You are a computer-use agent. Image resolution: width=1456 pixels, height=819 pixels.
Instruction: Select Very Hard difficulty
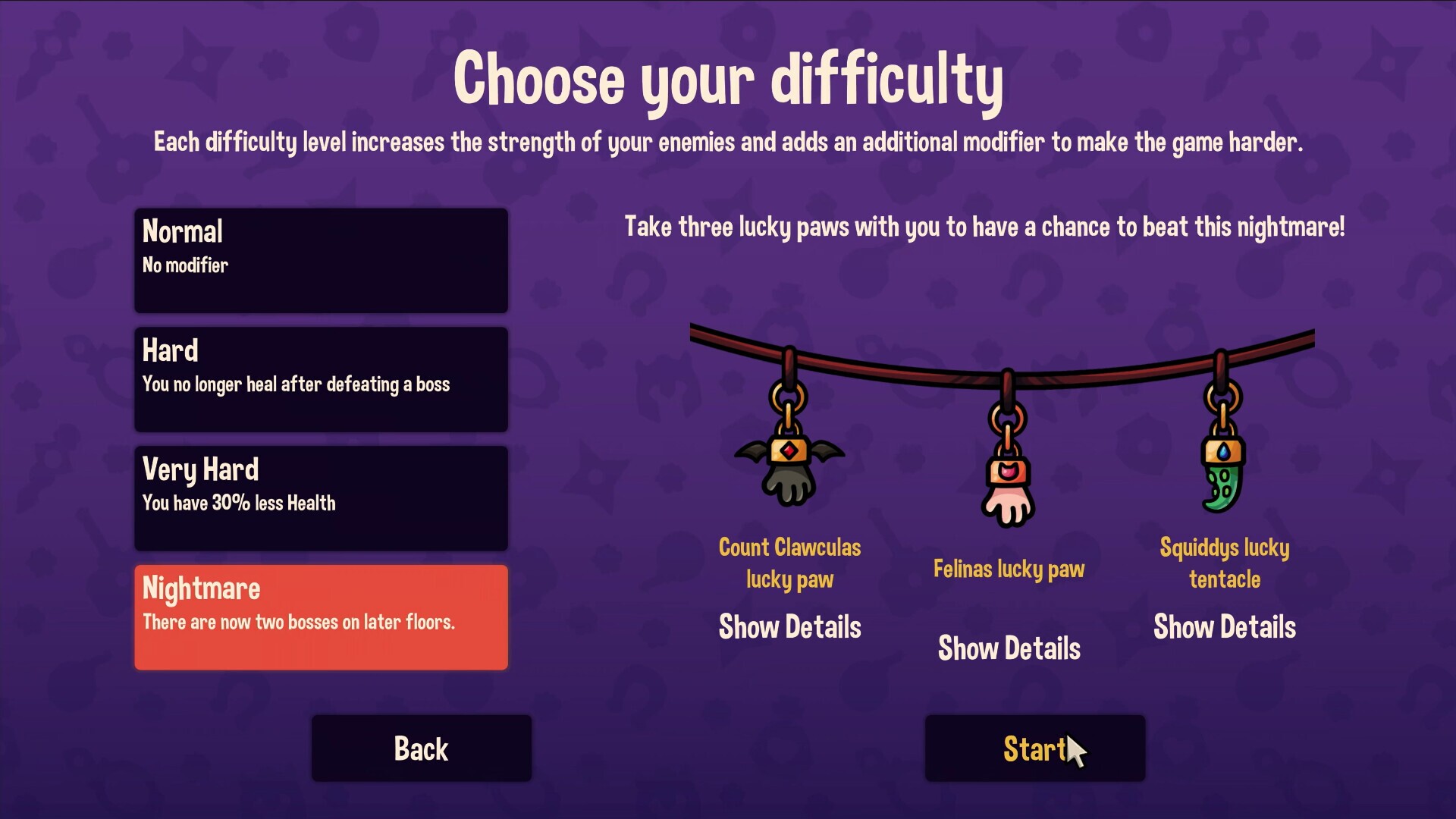click(x=321, y=497)
